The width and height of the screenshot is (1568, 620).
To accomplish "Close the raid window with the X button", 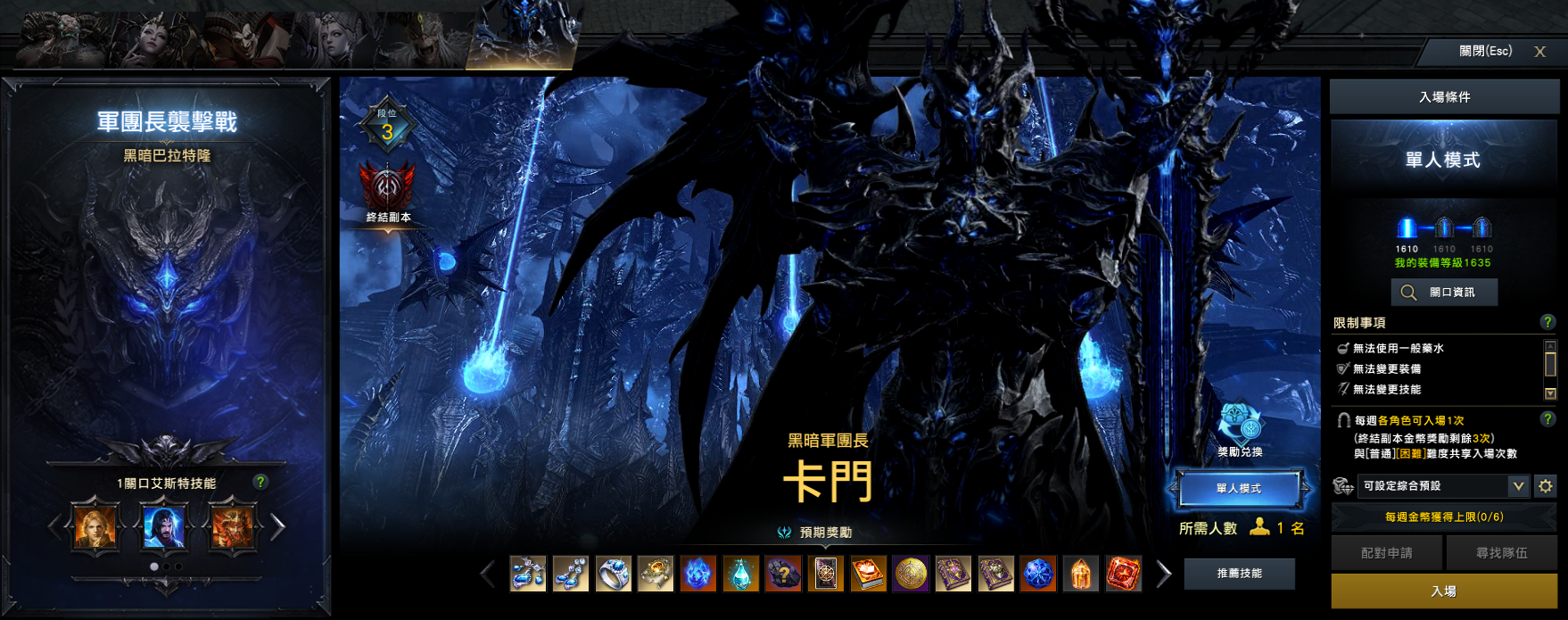I will pos(1539,52).
